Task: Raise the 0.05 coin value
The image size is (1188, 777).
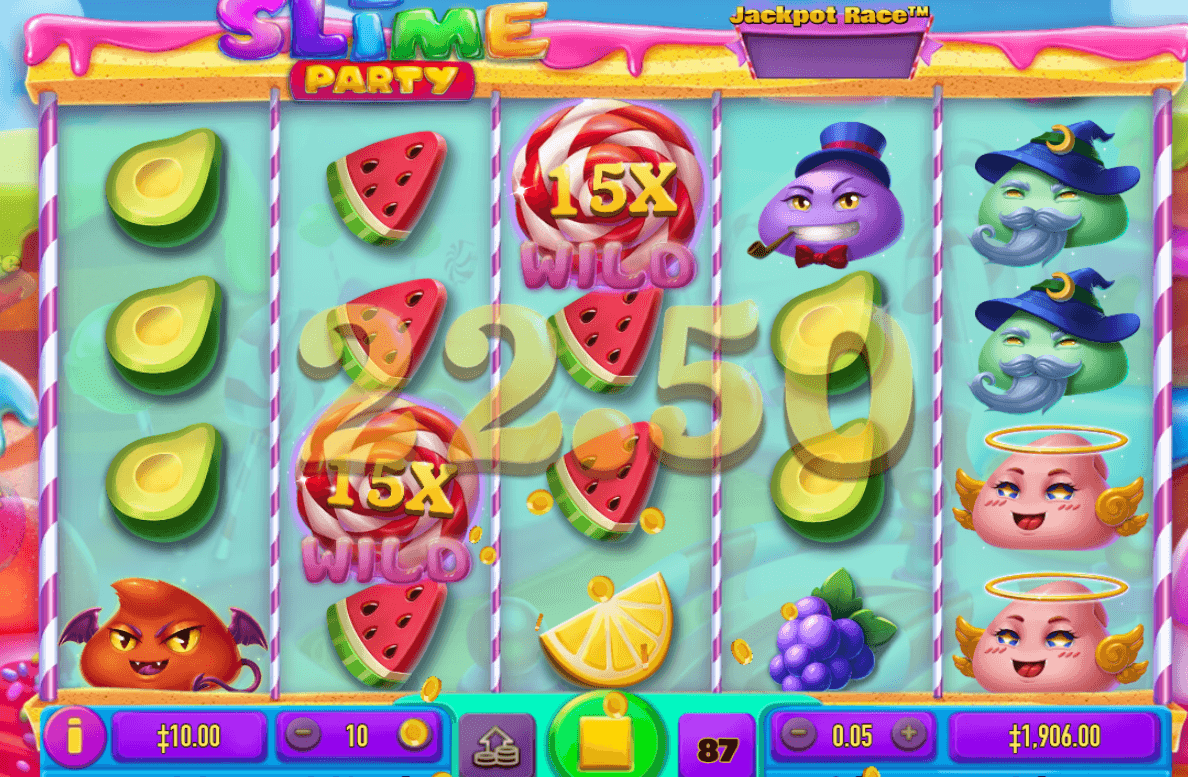Action: pyautogui.click(x=908, y=736)
